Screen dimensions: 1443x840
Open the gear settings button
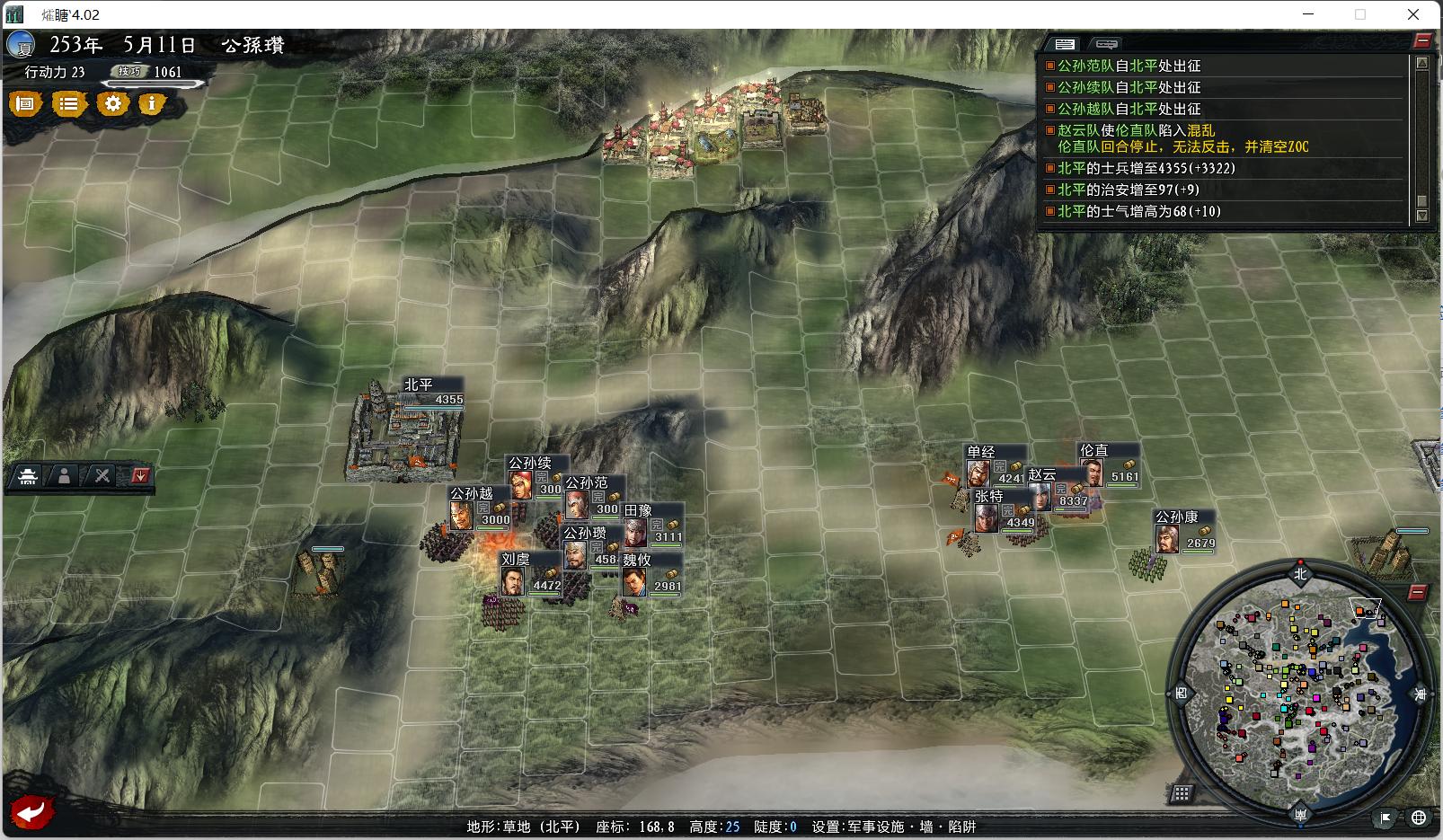tap(112, 104)
